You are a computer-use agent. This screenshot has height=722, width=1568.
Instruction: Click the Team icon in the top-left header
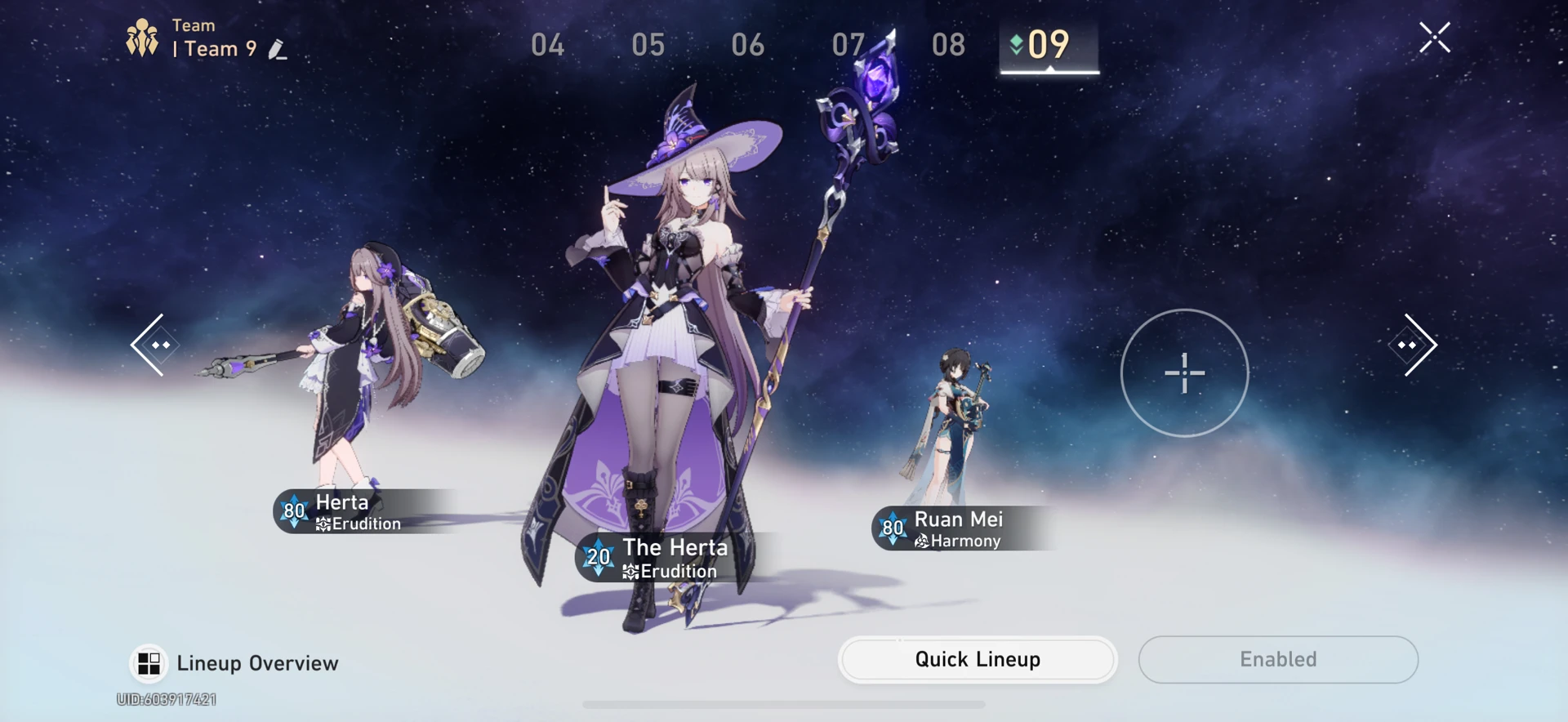(x=143, y=36)
